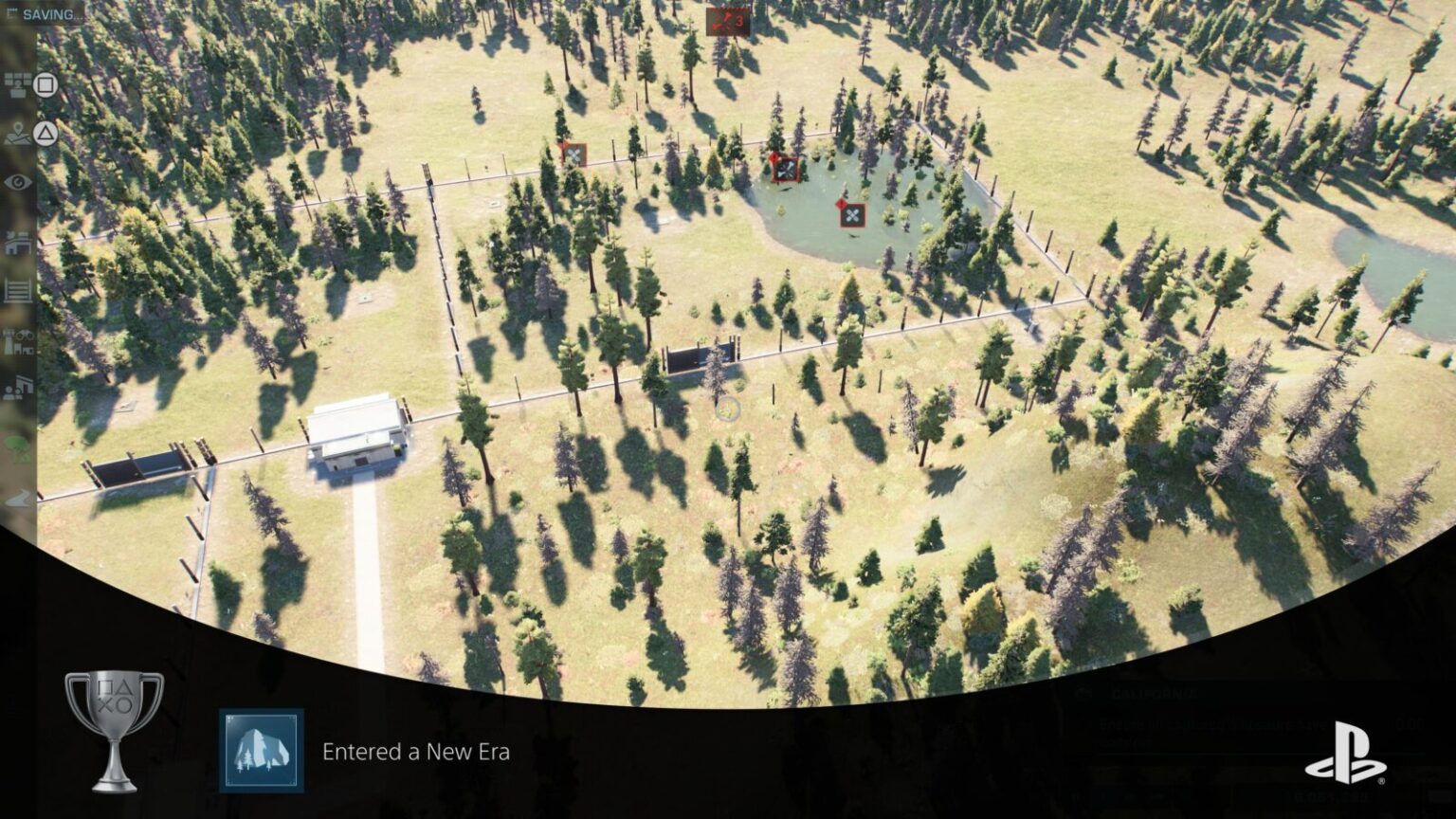
Task: Toggle the eye view mode icon
Action: coord(18,183)
